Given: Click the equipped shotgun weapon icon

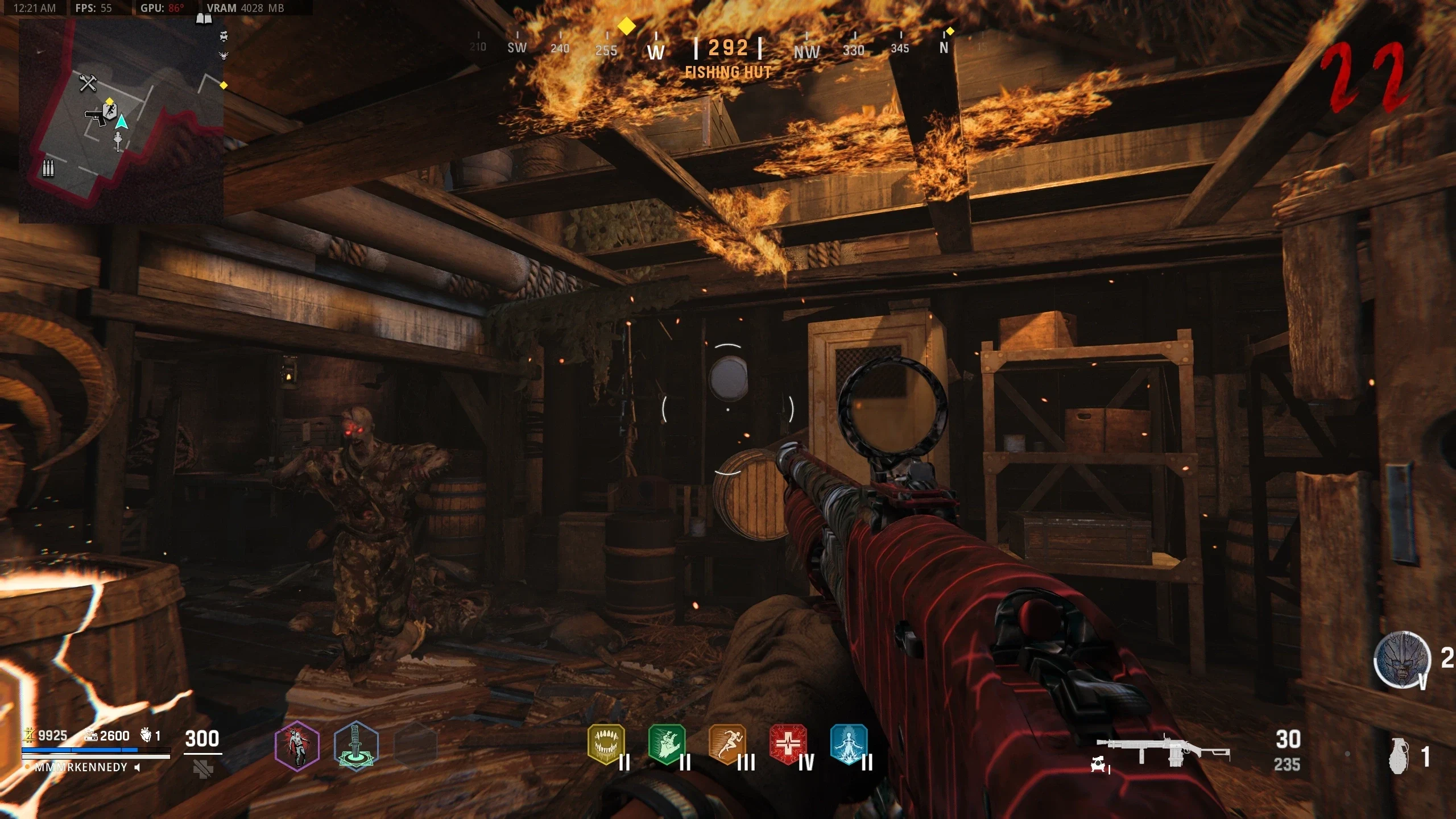Looking at the screenshot, I should (x=1163, y=752).
